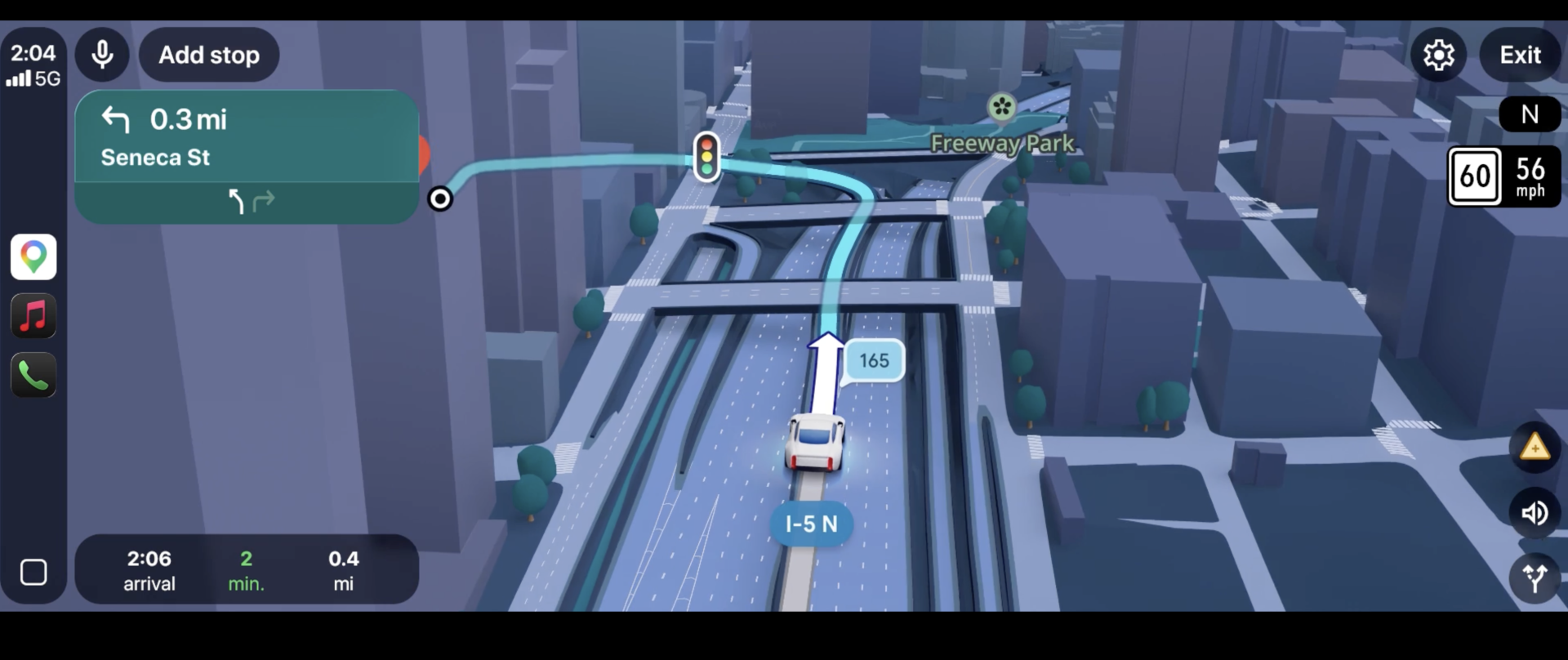Return to the CarPlay dashboard

coord(33,573)
